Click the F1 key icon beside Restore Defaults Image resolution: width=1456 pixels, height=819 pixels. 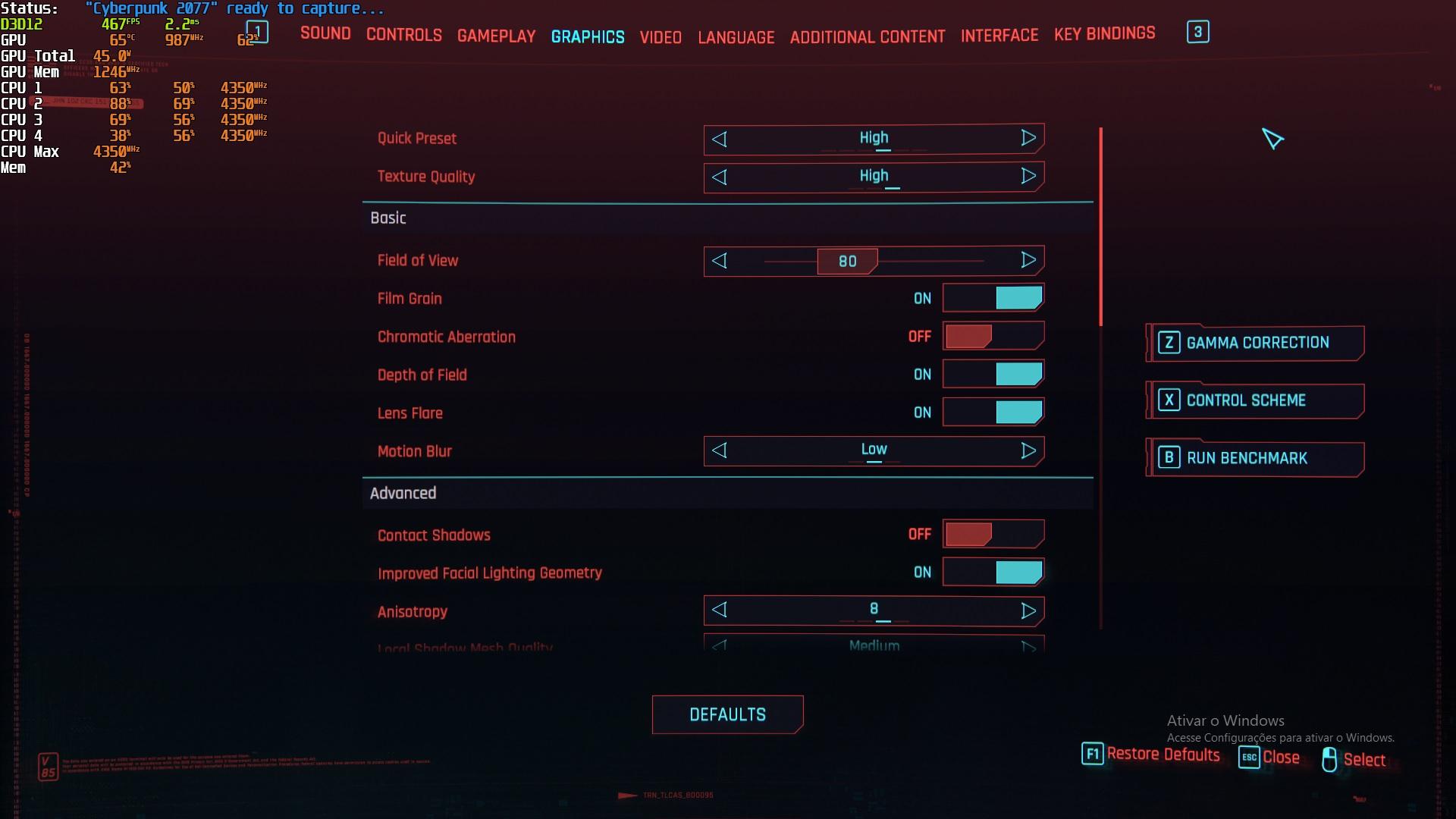coord(1092,754)
